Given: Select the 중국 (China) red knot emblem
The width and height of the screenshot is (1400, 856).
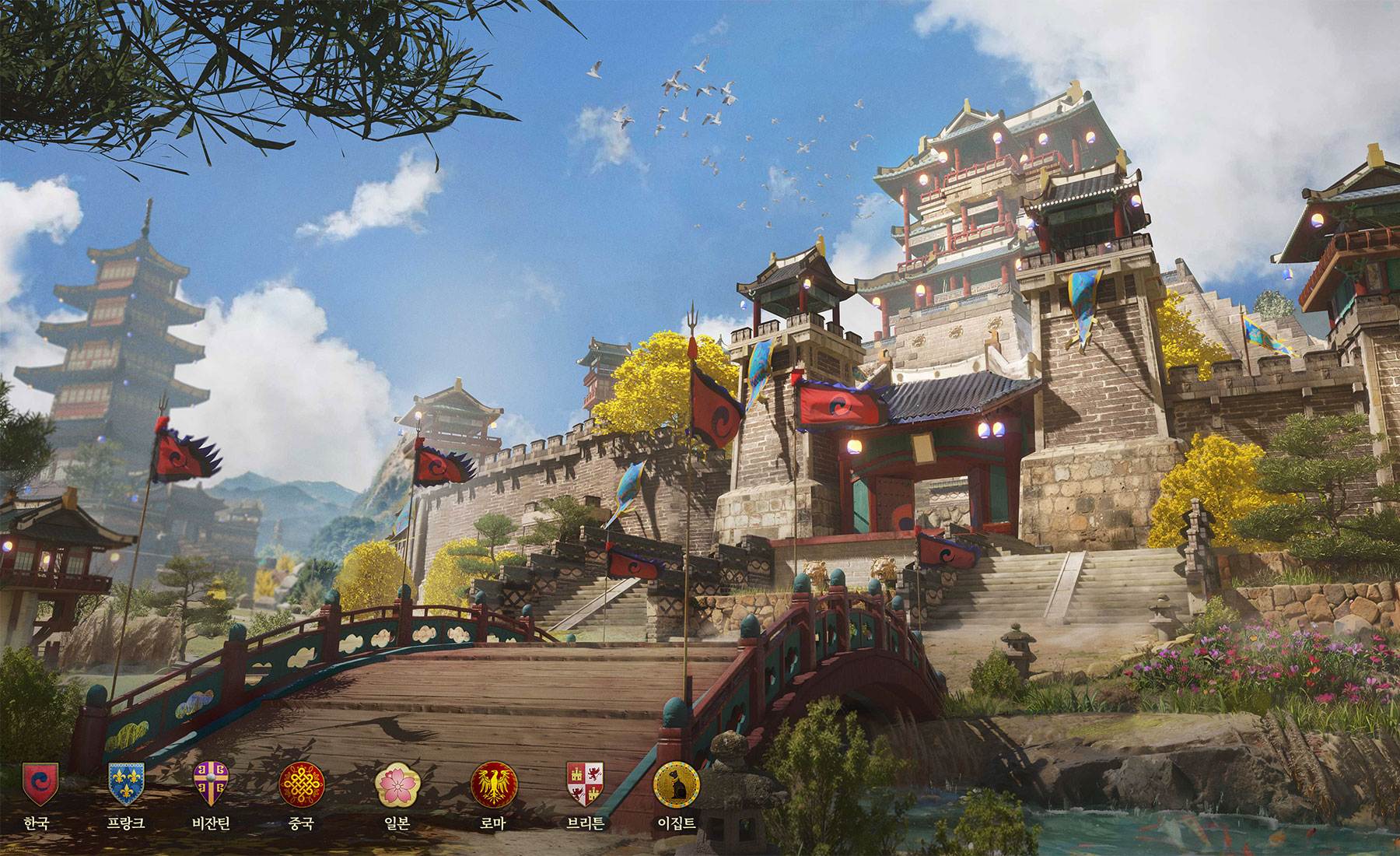Looking at the screenshot, I should click(301, 784).
